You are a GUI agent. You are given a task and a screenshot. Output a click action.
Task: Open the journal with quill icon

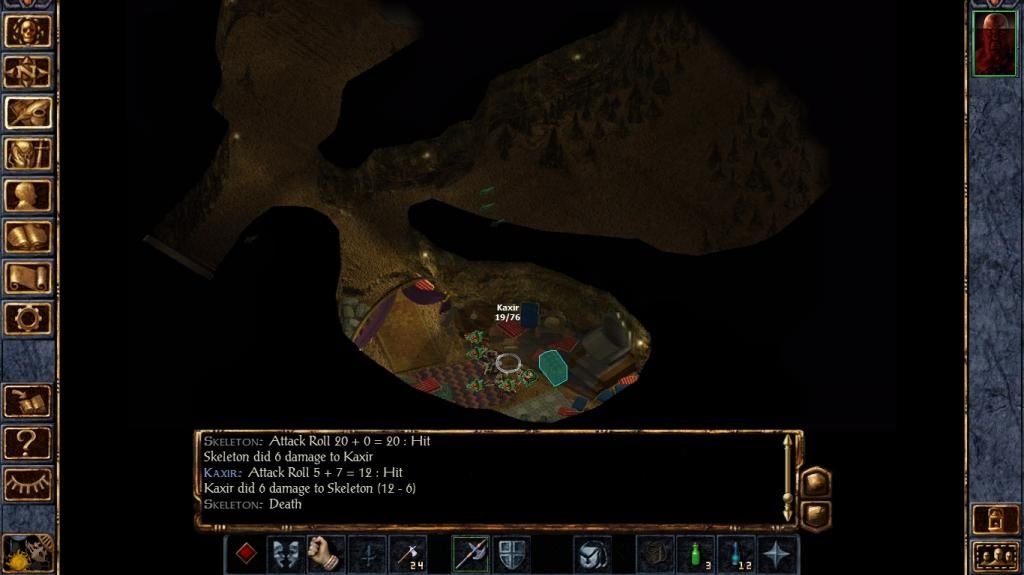click(x=28, y=112)
